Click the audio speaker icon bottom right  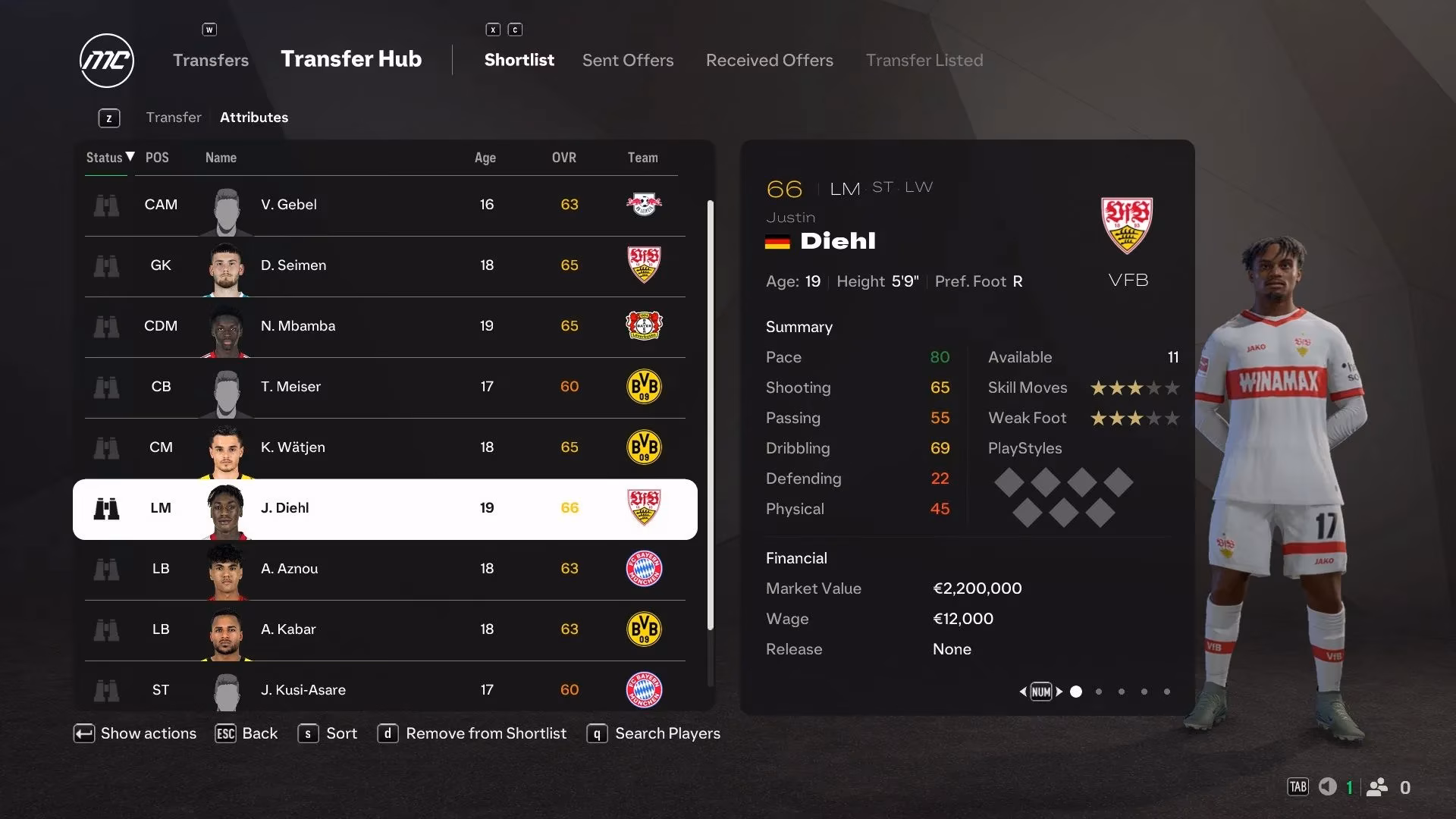1329,787
